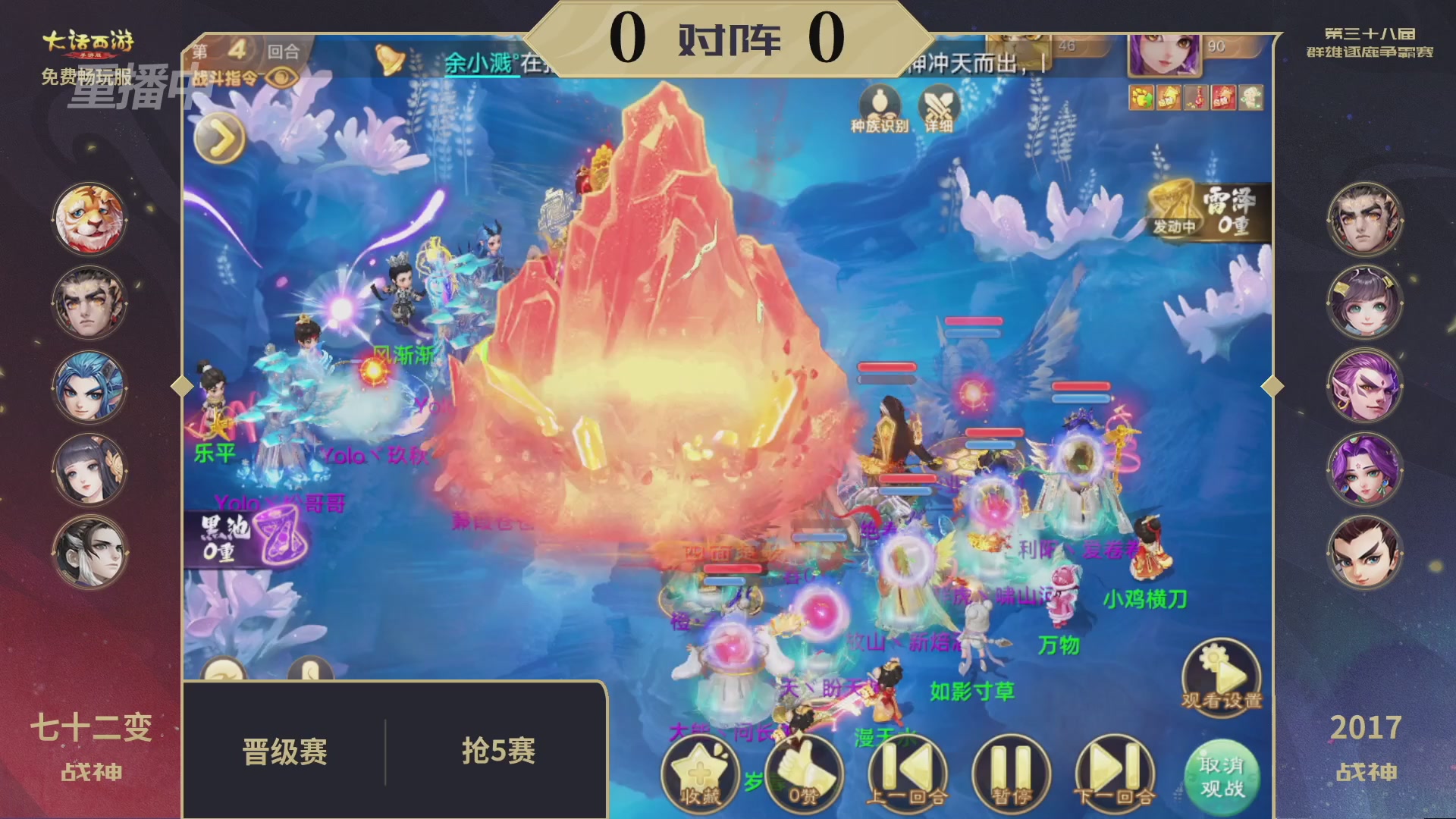Give a like with the 0赞 button
Screen dimensions: 1456x819
pos(806,772)
